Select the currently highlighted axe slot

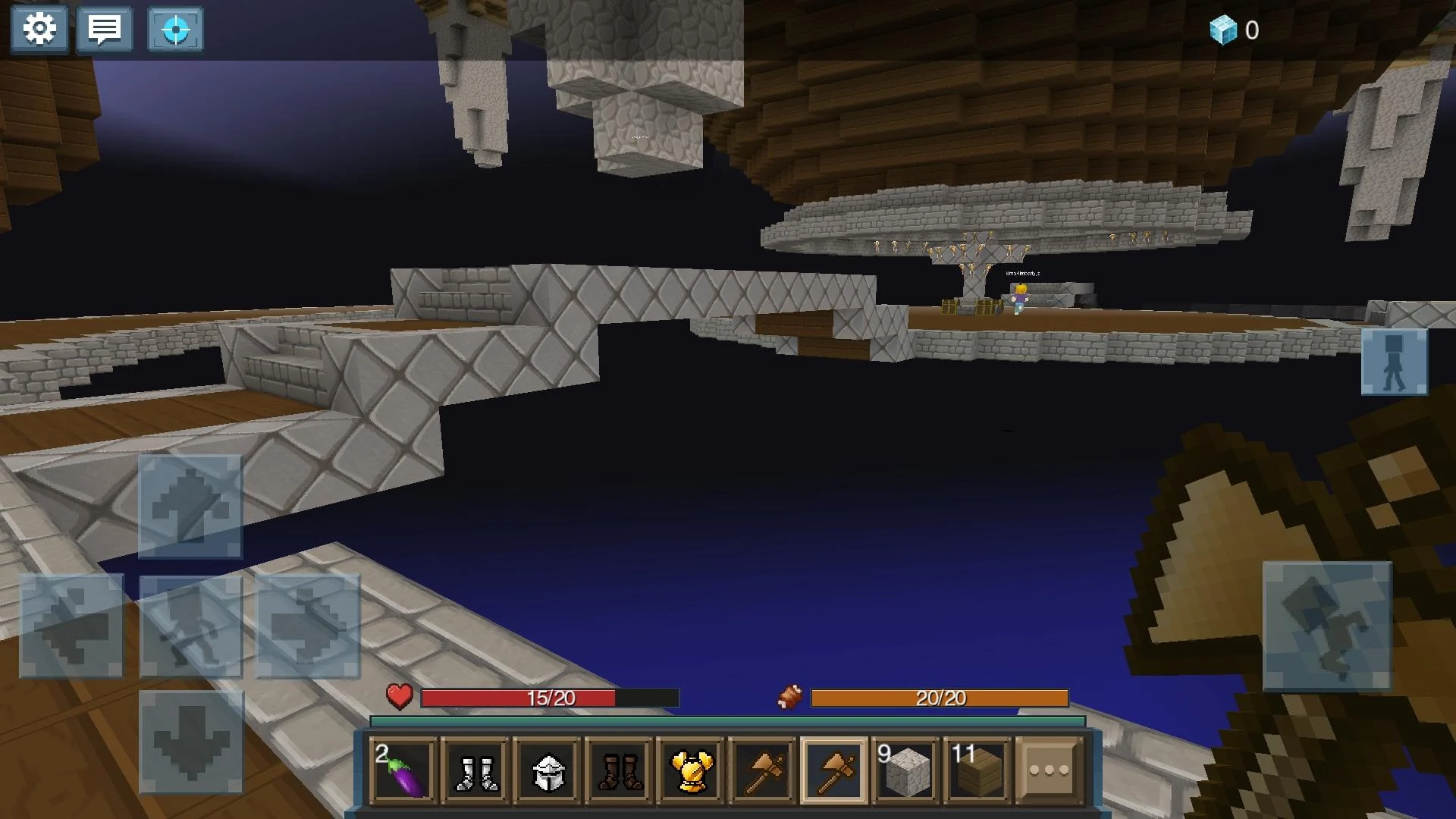834,768
